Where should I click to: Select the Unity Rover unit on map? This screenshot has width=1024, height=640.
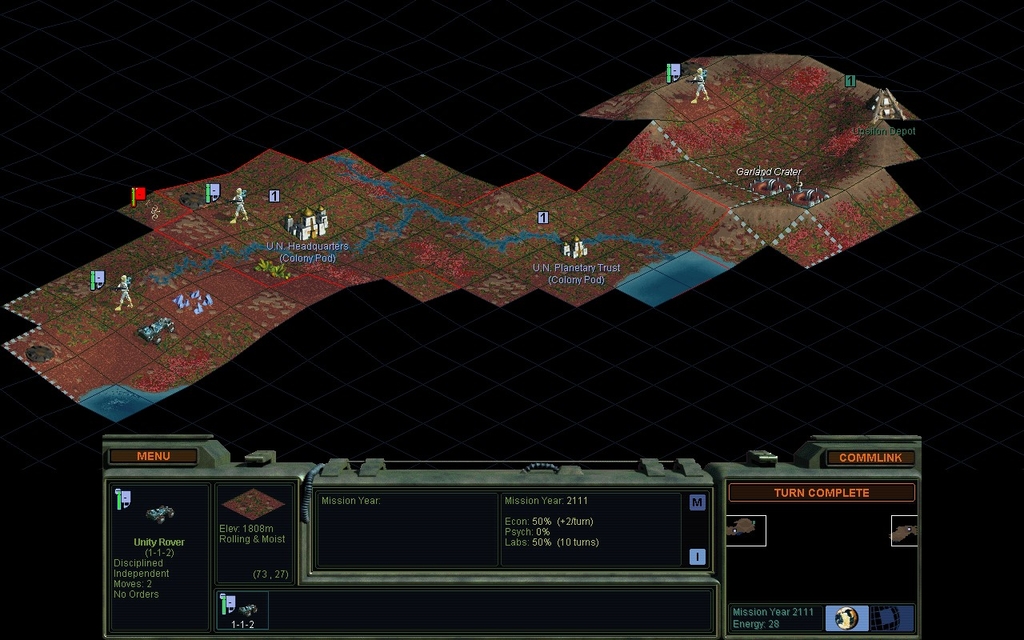click(x=157, y=328)
